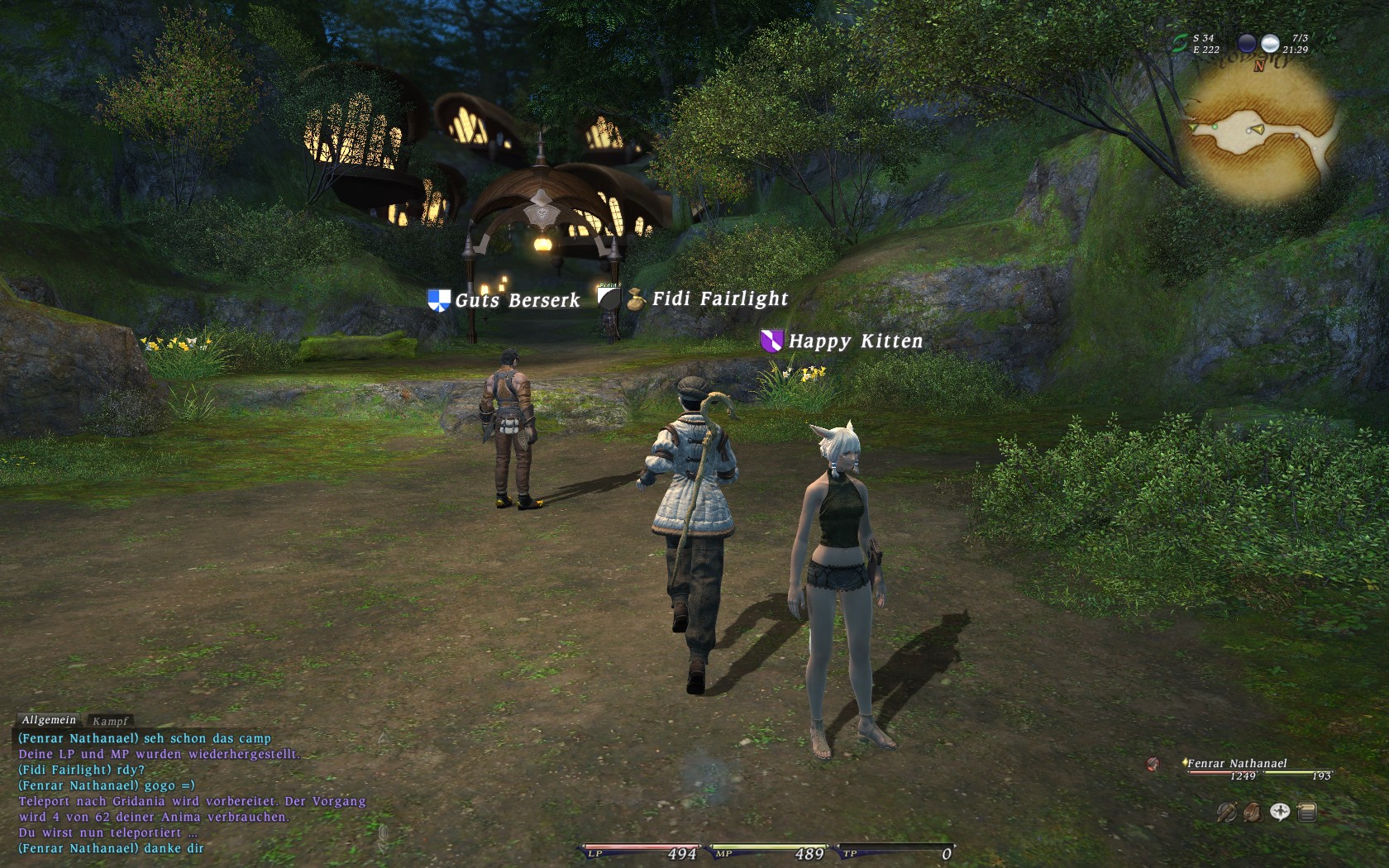Click the white cloud weather icon
This screenshot has height=868, width=1389.
(x=1270, y=43)
